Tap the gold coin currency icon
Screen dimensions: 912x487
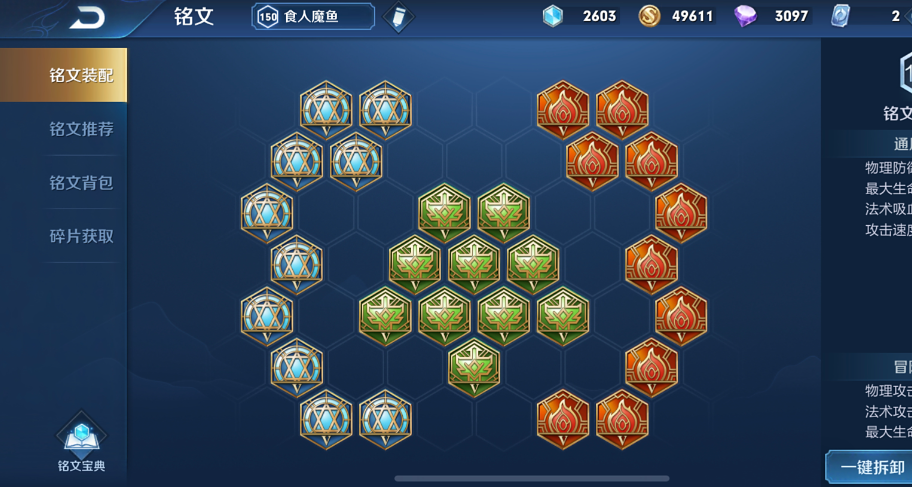pos(649,16)
